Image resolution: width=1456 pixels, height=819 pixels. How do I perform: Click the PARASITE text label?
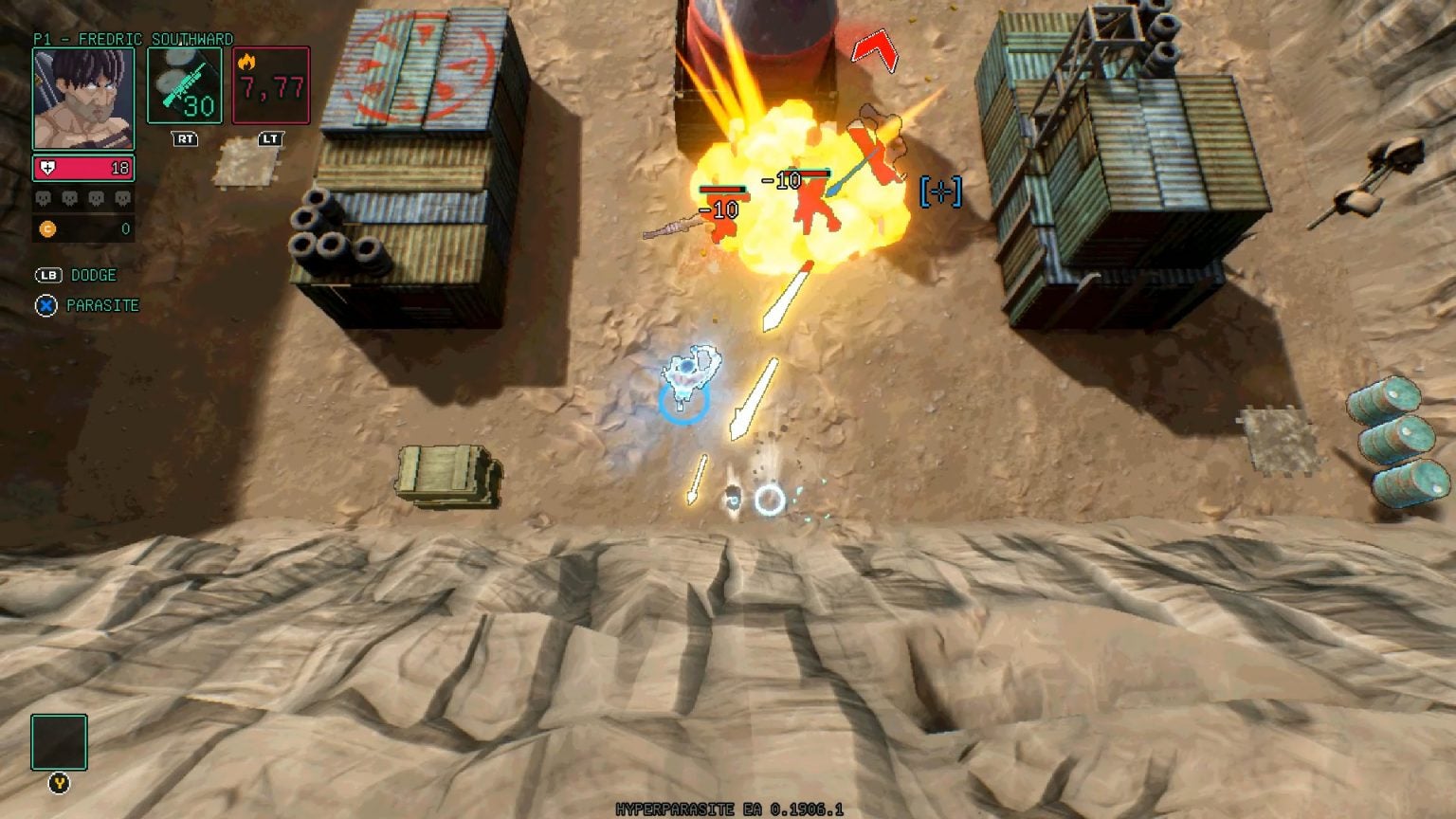100,305
